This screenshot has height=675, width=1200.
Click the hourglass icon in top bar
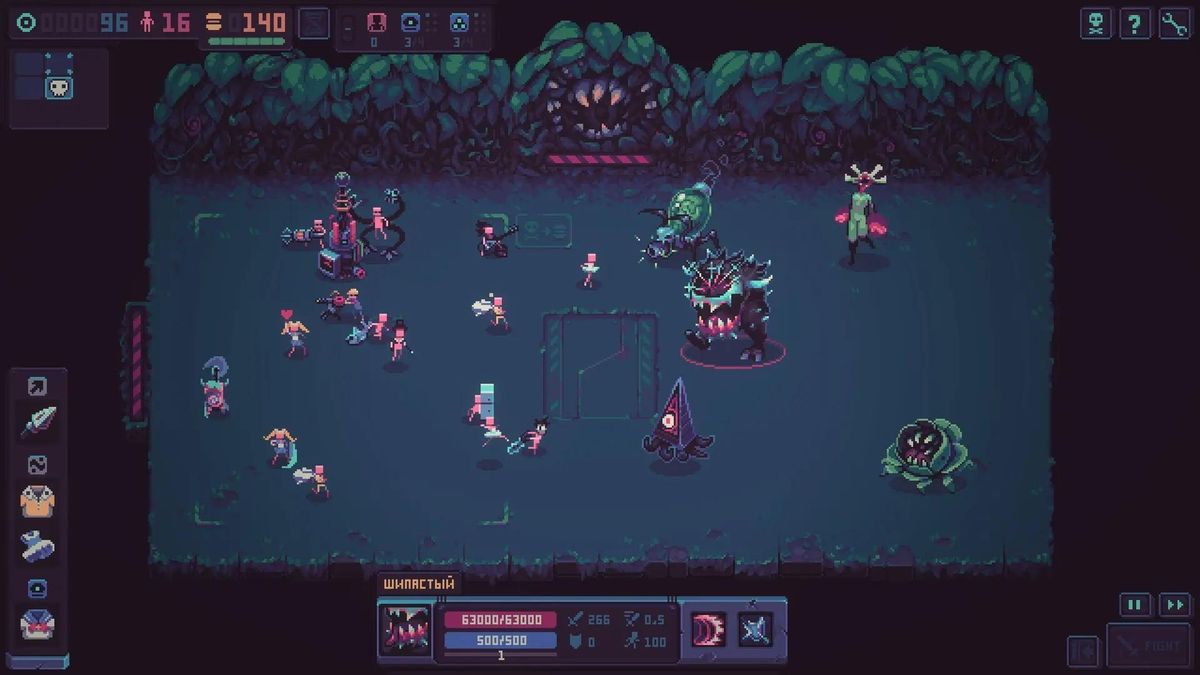pyautogui.click(x=314, y=22)
